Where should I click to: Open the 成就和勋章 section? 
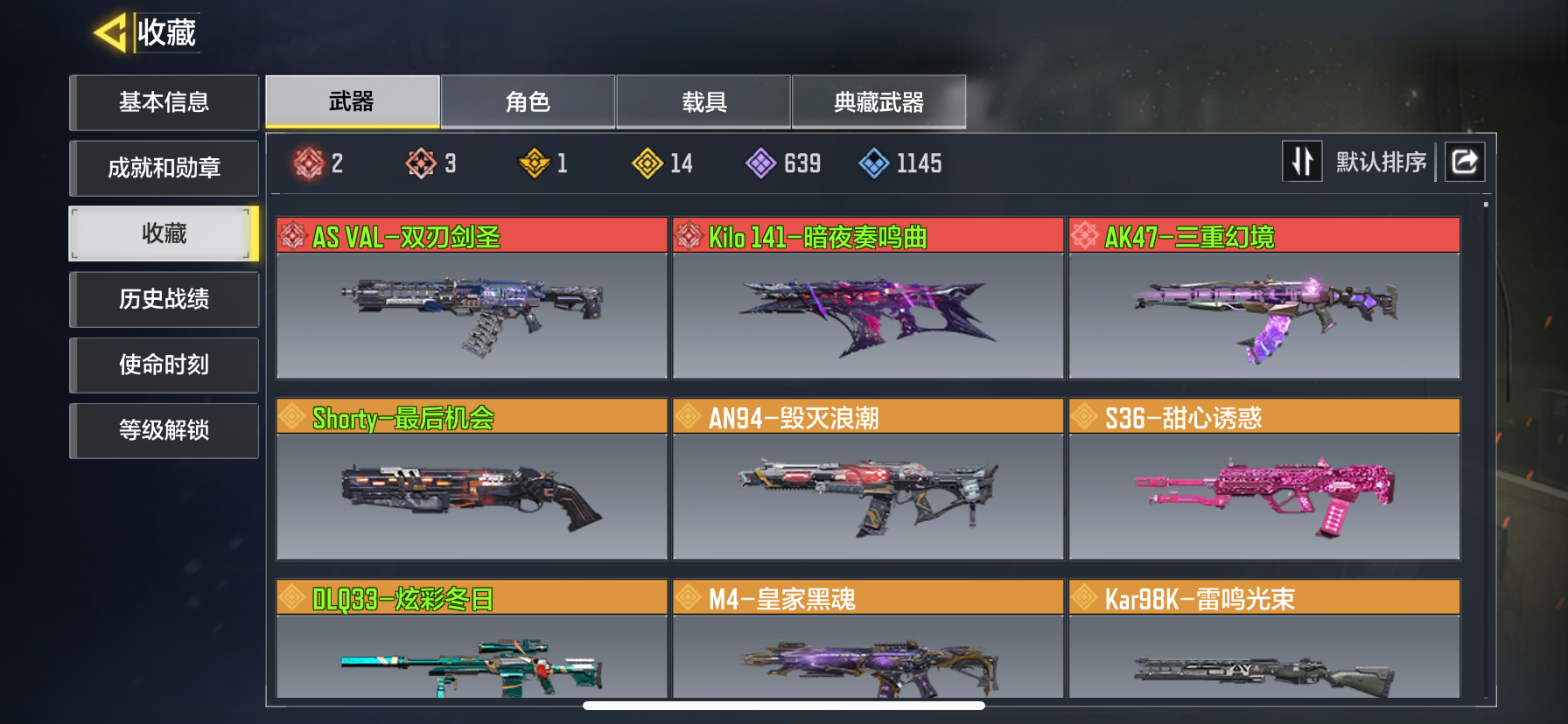(x=164, y=168)
